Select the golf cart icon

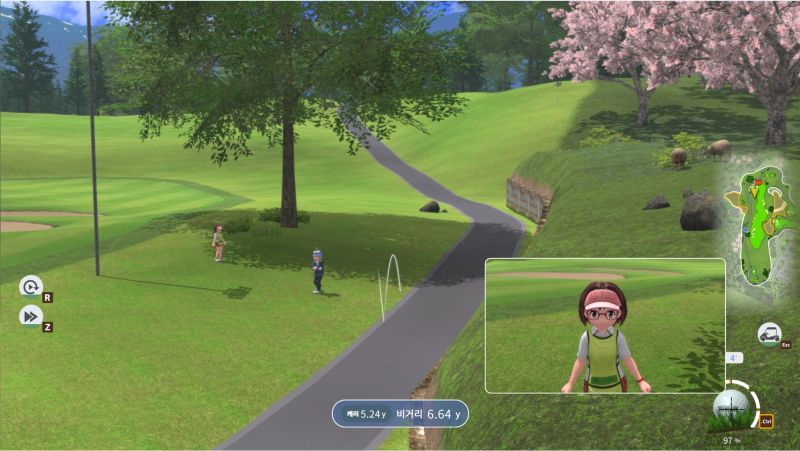pyautogui.click(x=770, y=333)
